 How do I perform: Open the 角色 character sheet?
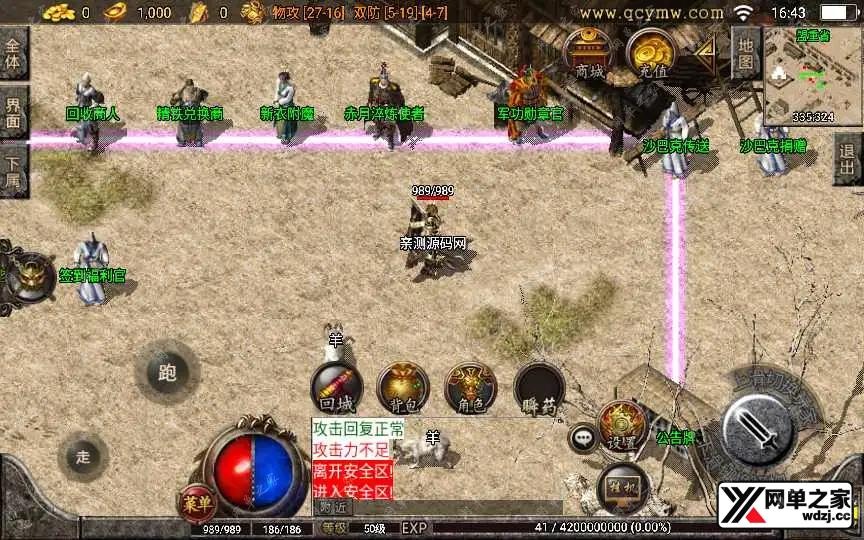[x=470, y=388]
